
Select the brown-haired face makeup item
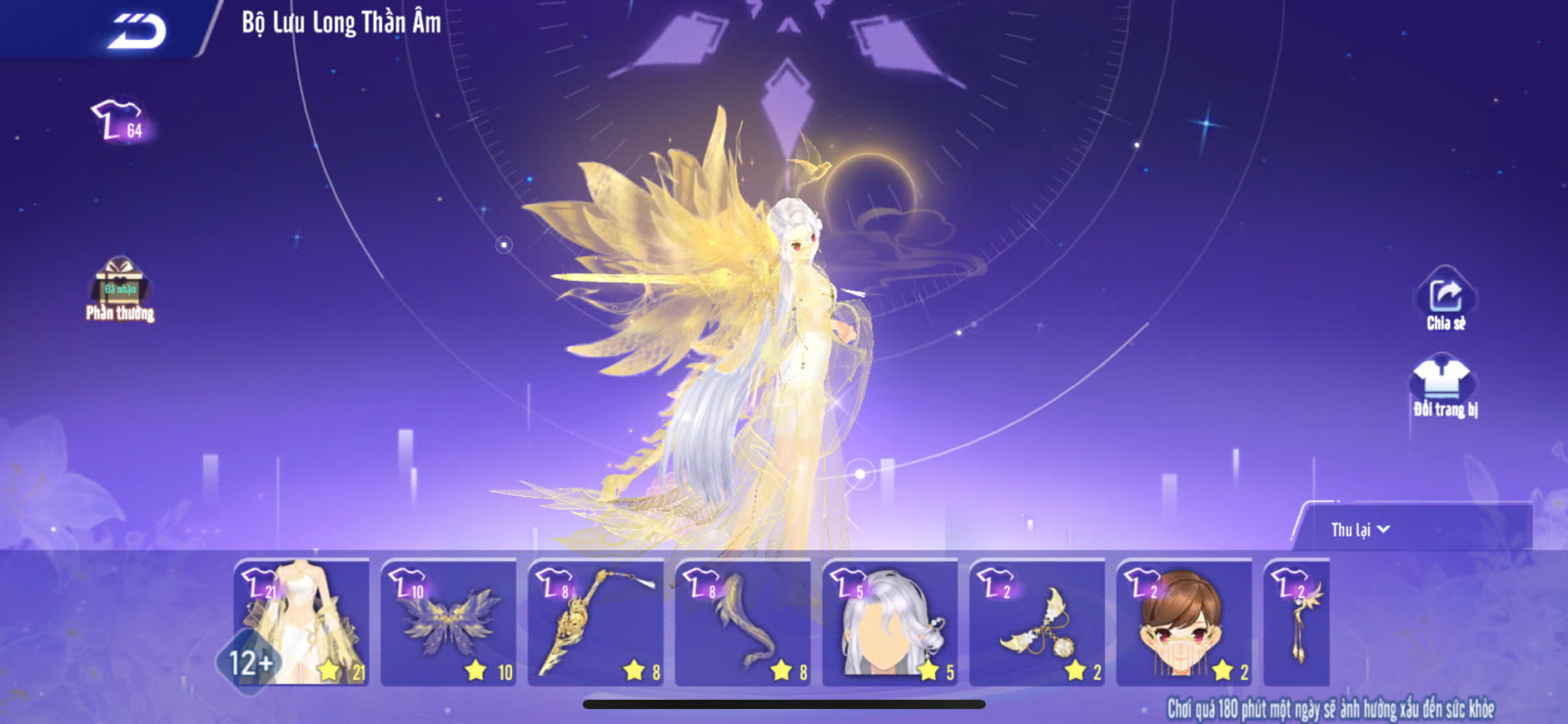tap(1184, 622)
